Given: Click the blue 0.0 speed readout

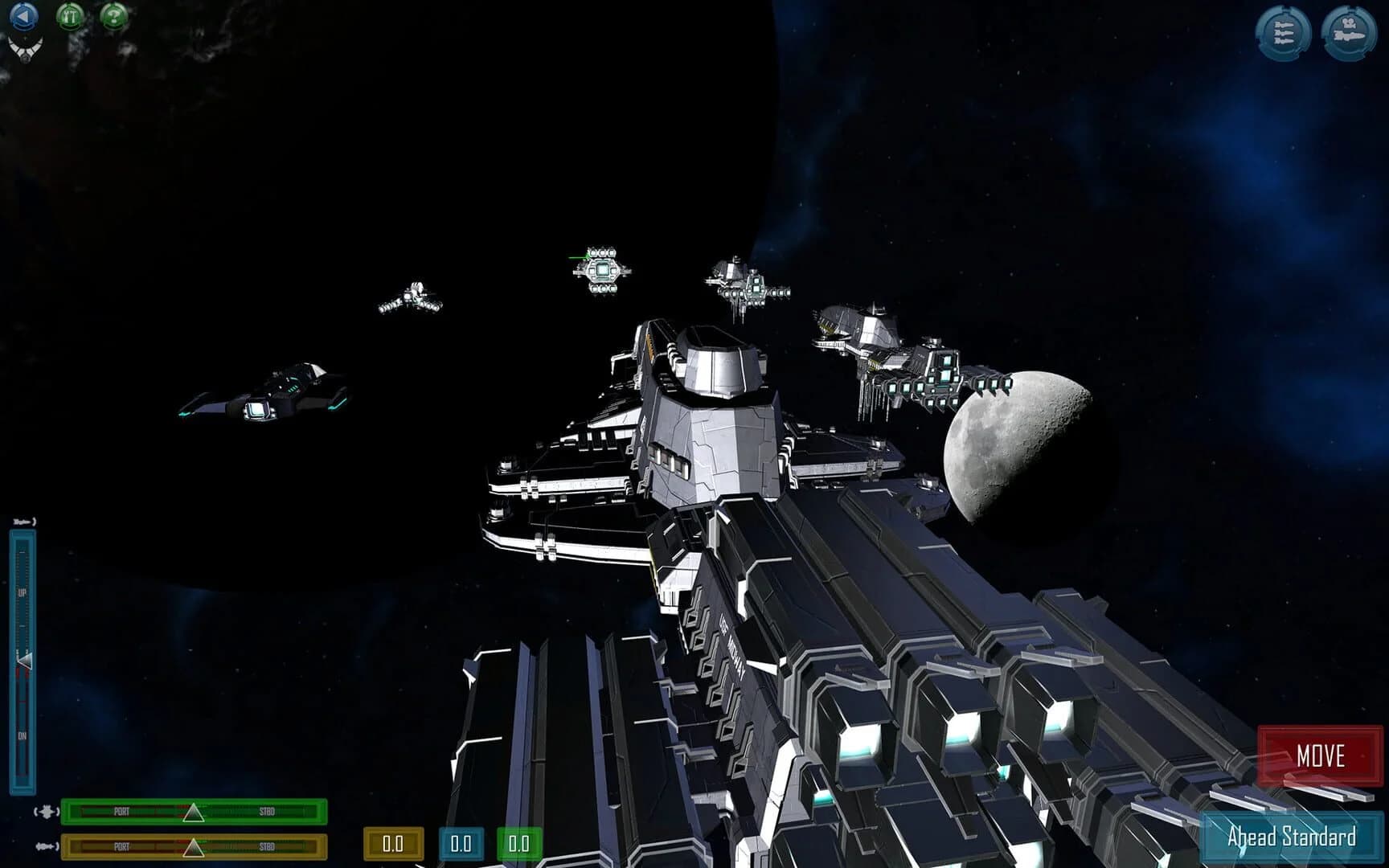Looking at the screenshot, I should [460, 845].
